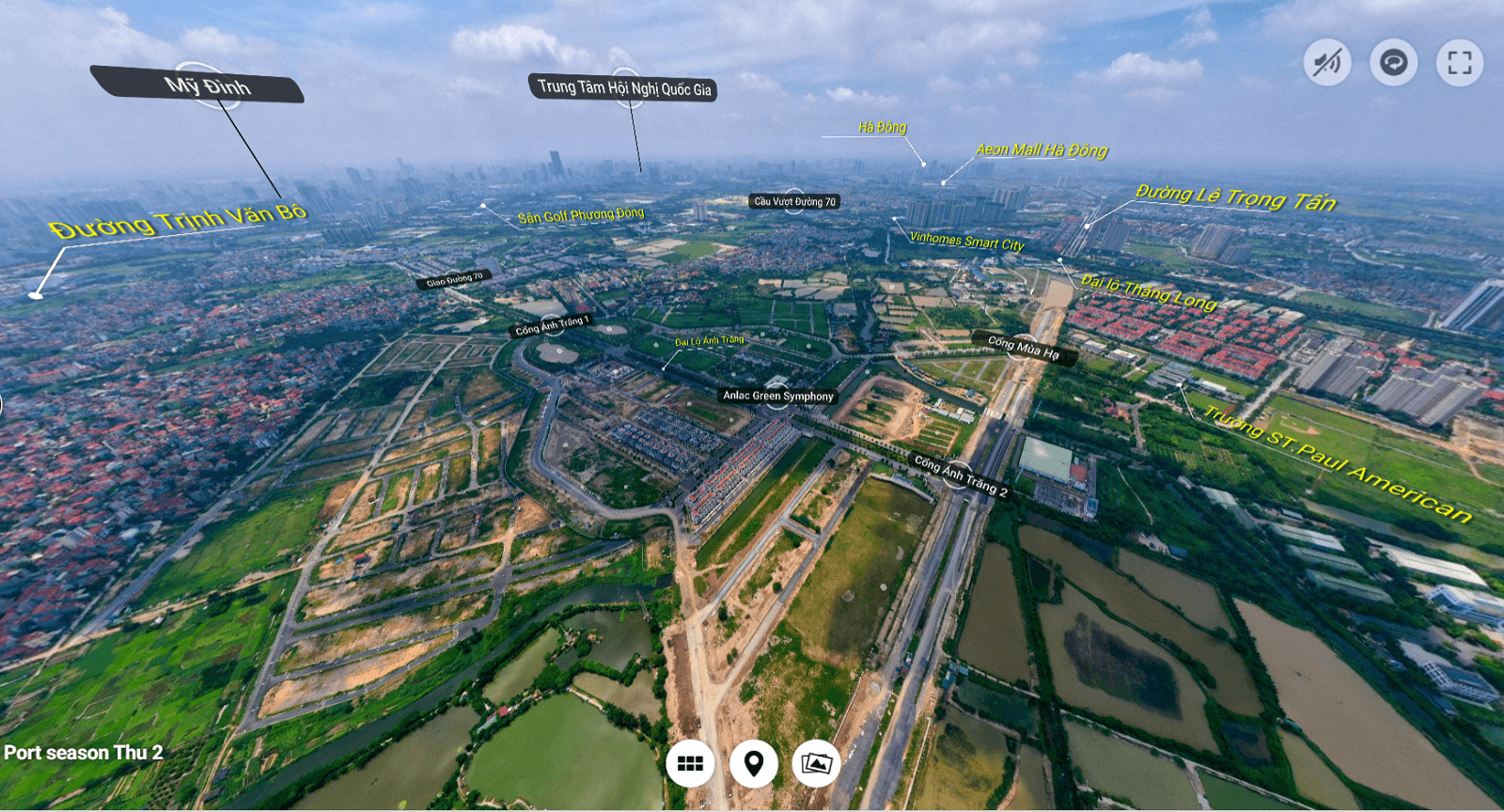Choose the Cổng Mùa Hạ marker
Screen dimensions: 1504x812
pos(1023,347)
